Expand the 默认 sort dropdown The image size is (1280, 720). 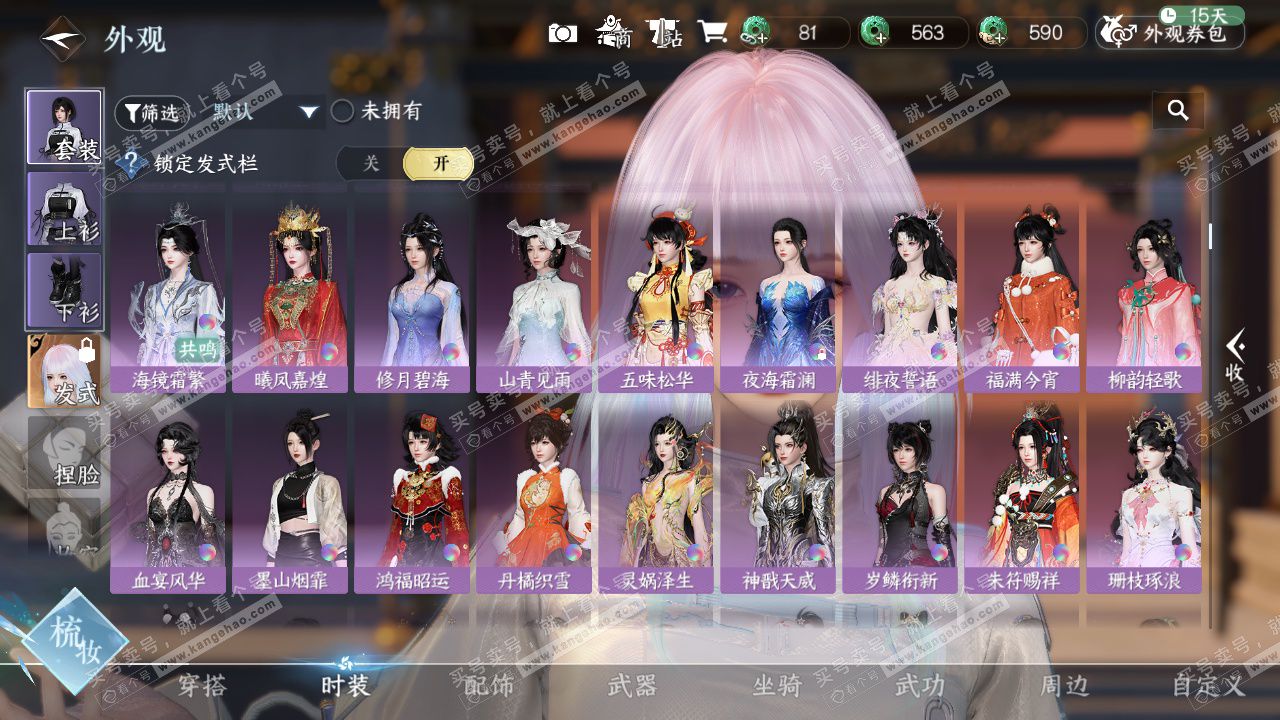[x=266, y=112]
